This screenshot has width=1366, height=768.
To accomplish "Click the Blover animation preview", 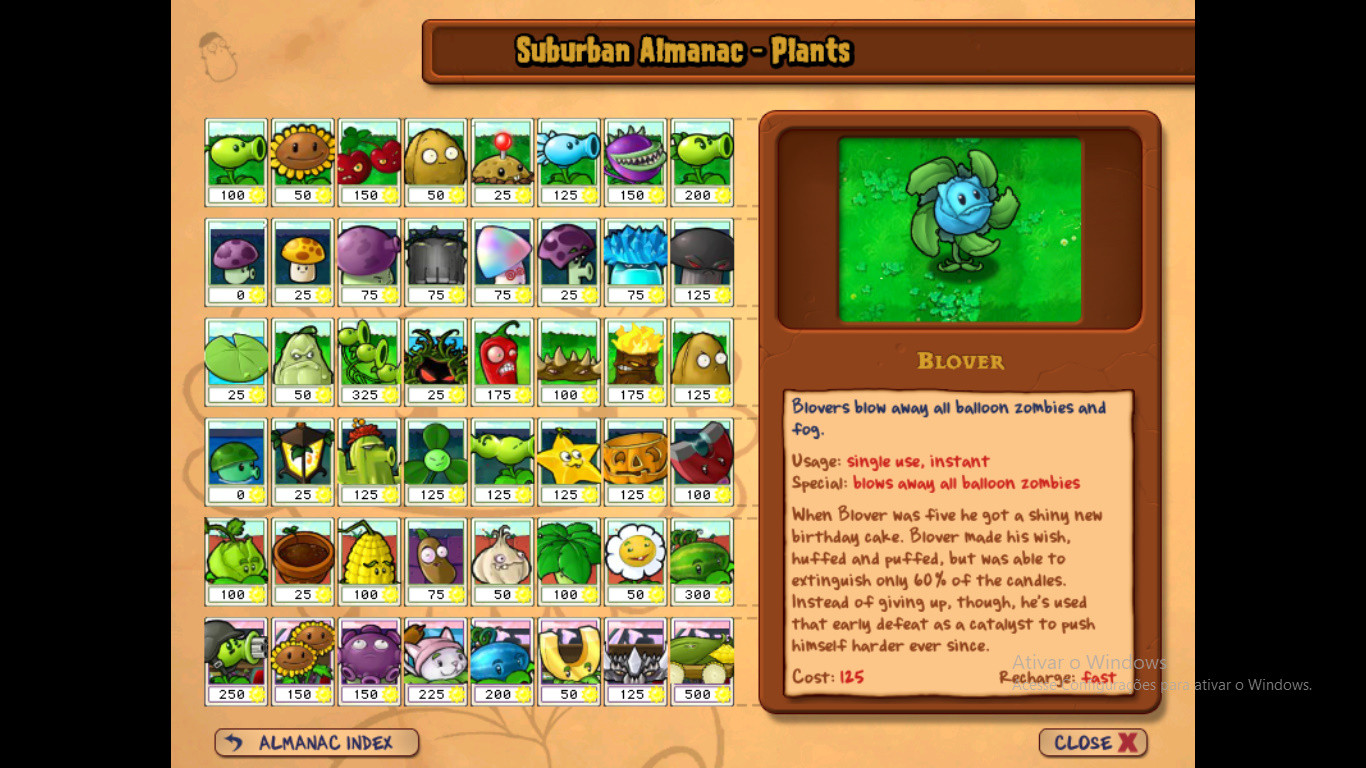I will (x=960, y=228).
